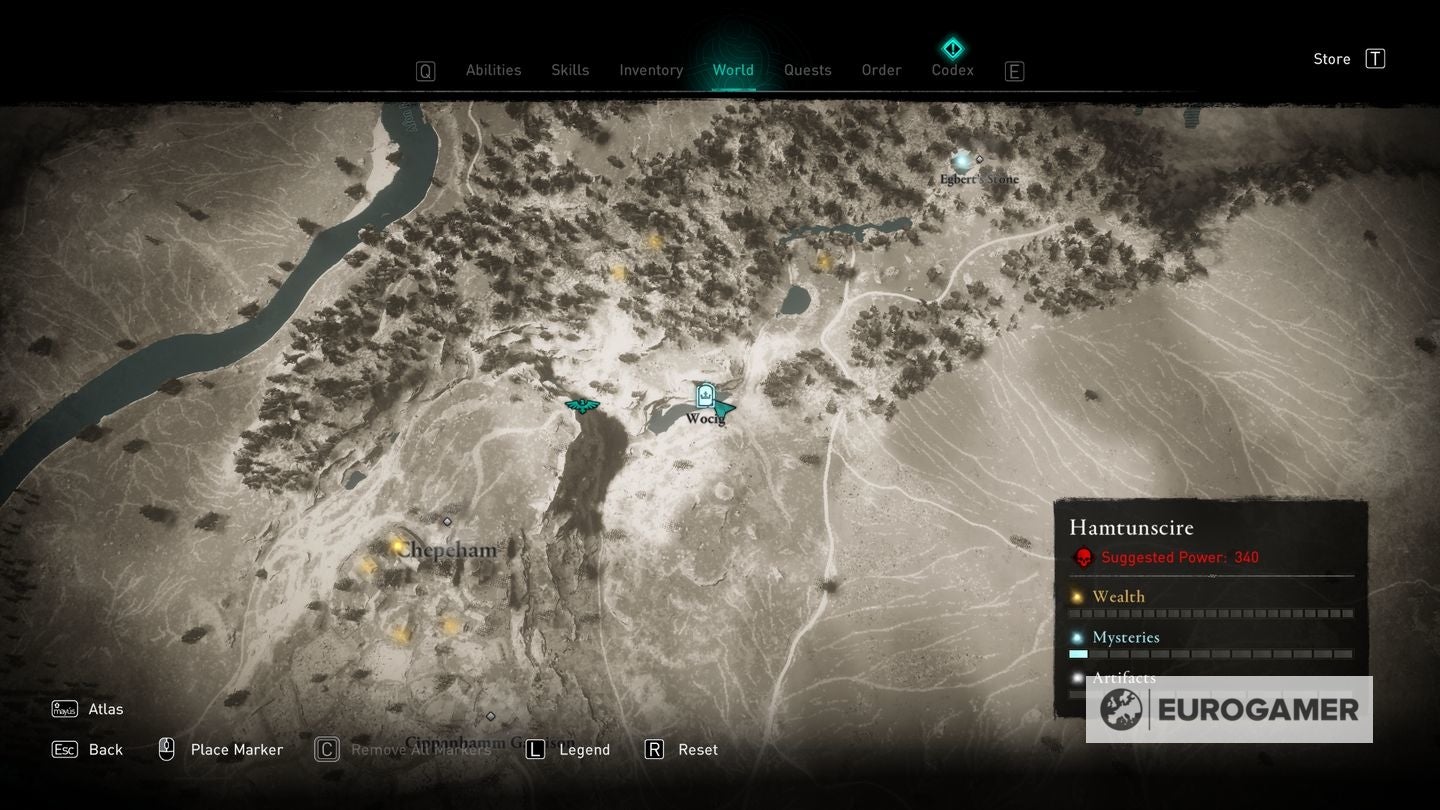Select the Abilities menu item
1440x810 pixels.
click(x=493, y=70)
